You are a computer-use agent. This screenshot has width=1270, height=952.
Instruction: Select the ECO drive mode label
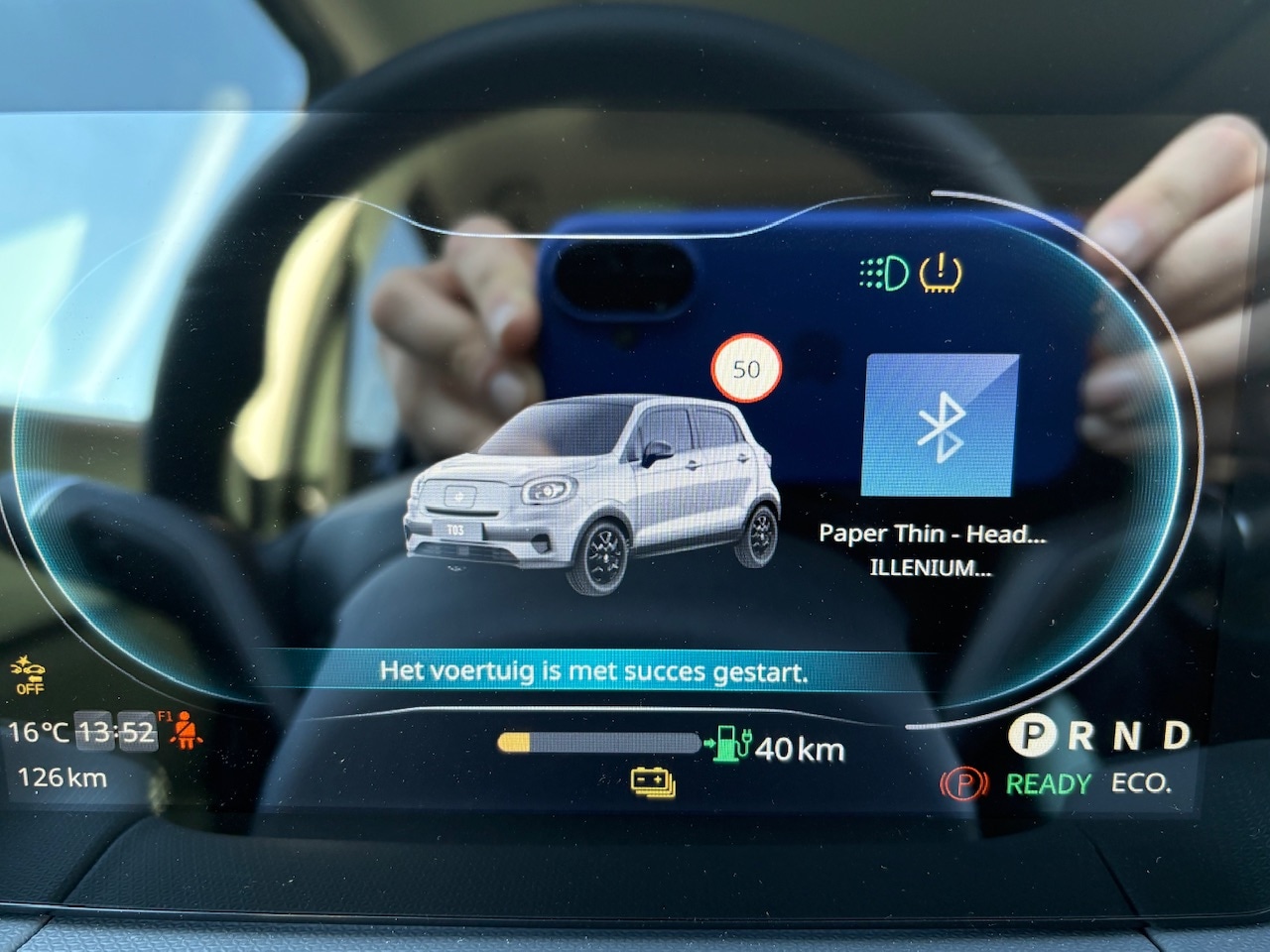click(x=1141, y=783)
